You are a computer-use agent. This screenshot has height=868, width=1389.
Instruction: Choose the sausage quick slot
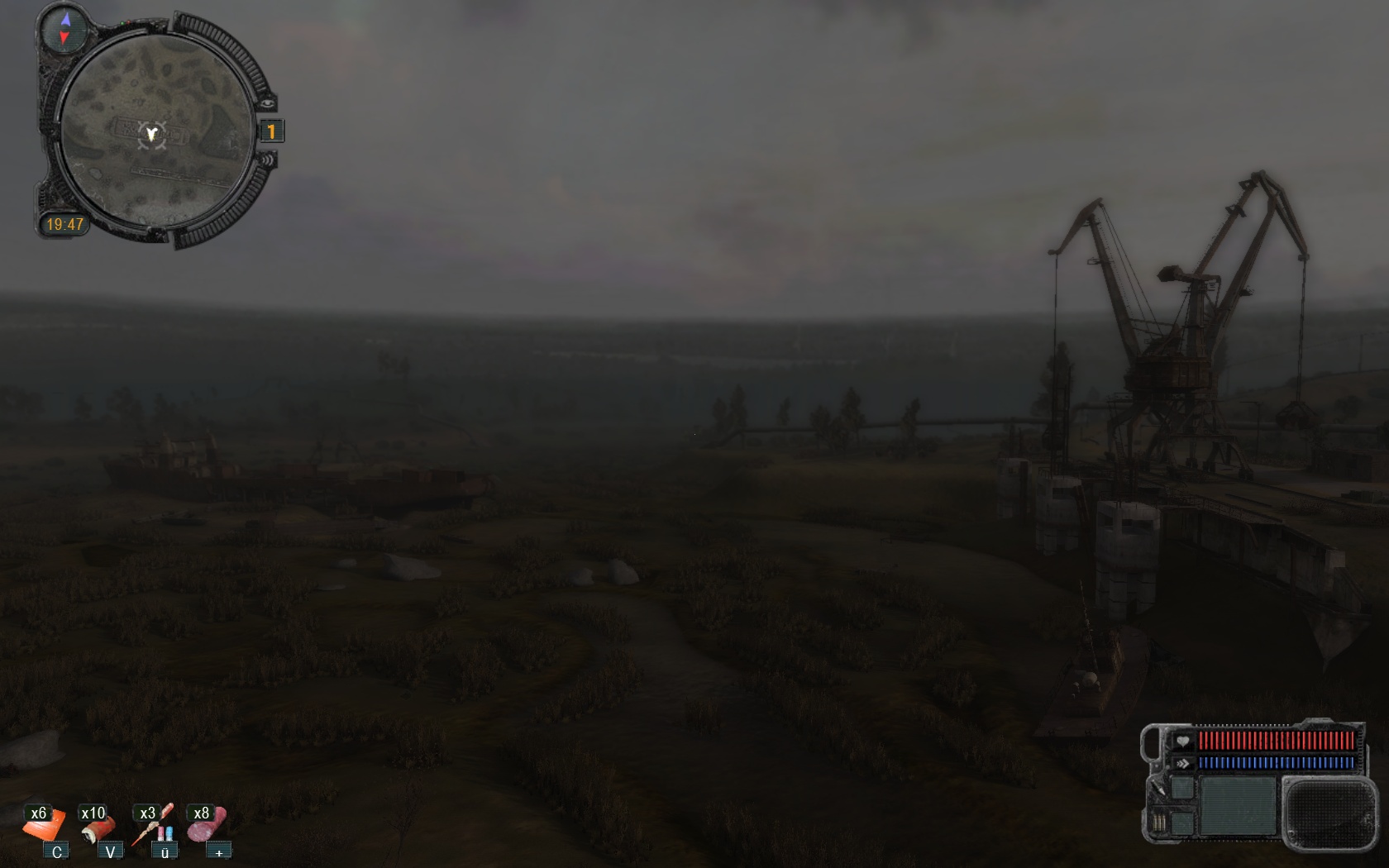(207, 824)
